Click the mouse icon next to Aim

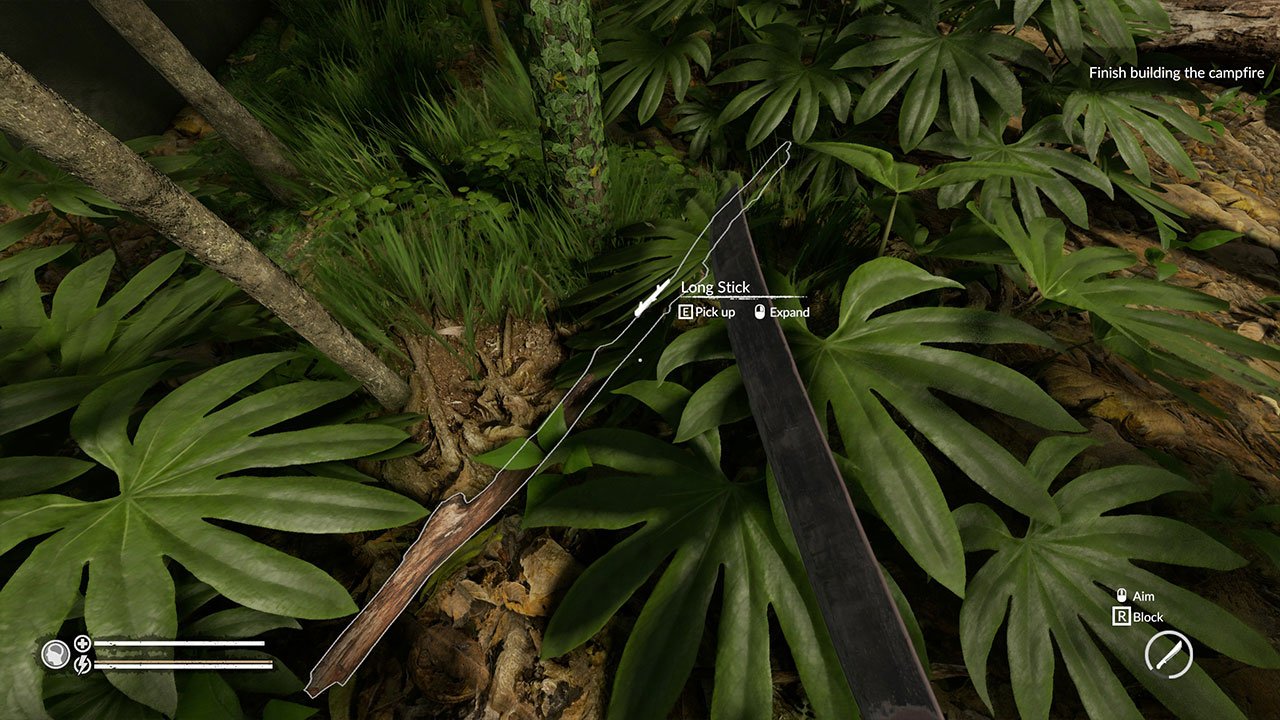[1122, 596]
